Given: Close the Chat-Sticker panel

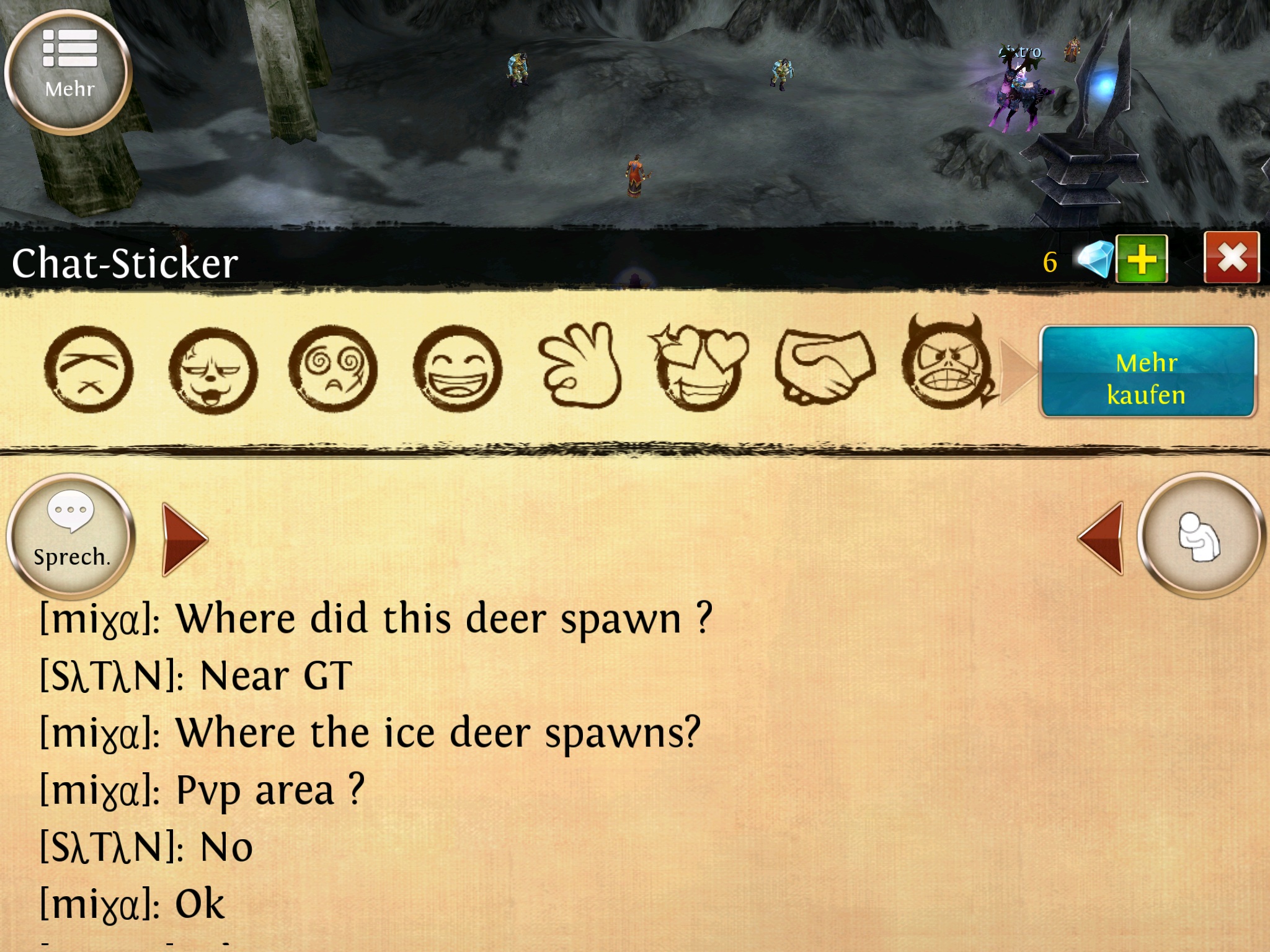Looking at the screenshot, I should (x=1231, y=258).
